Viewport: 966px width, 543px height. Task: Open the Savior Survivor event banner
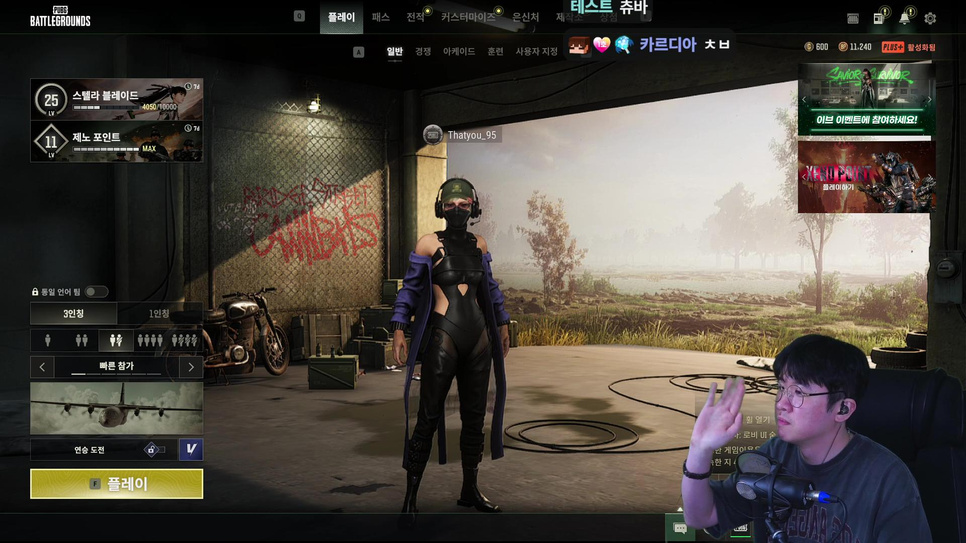coord(866,100)
